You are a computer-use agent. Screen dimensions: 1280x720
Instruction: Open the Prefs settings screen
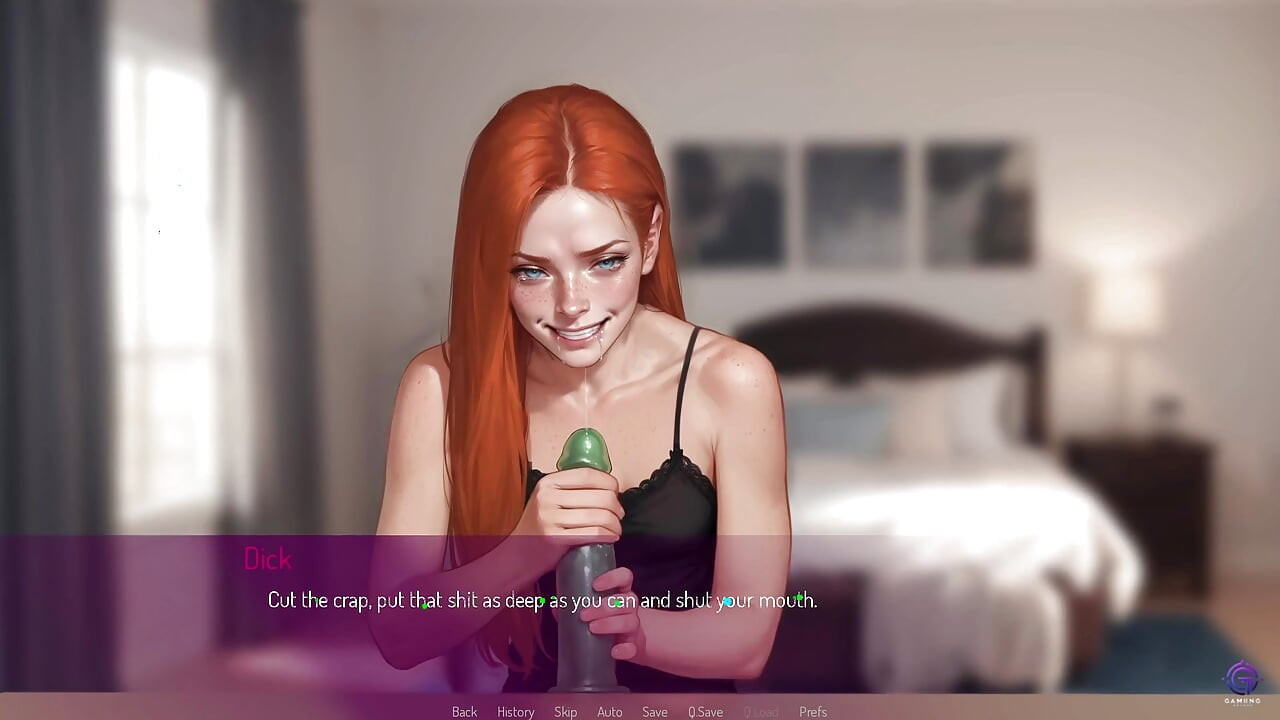tap(813, 711)
